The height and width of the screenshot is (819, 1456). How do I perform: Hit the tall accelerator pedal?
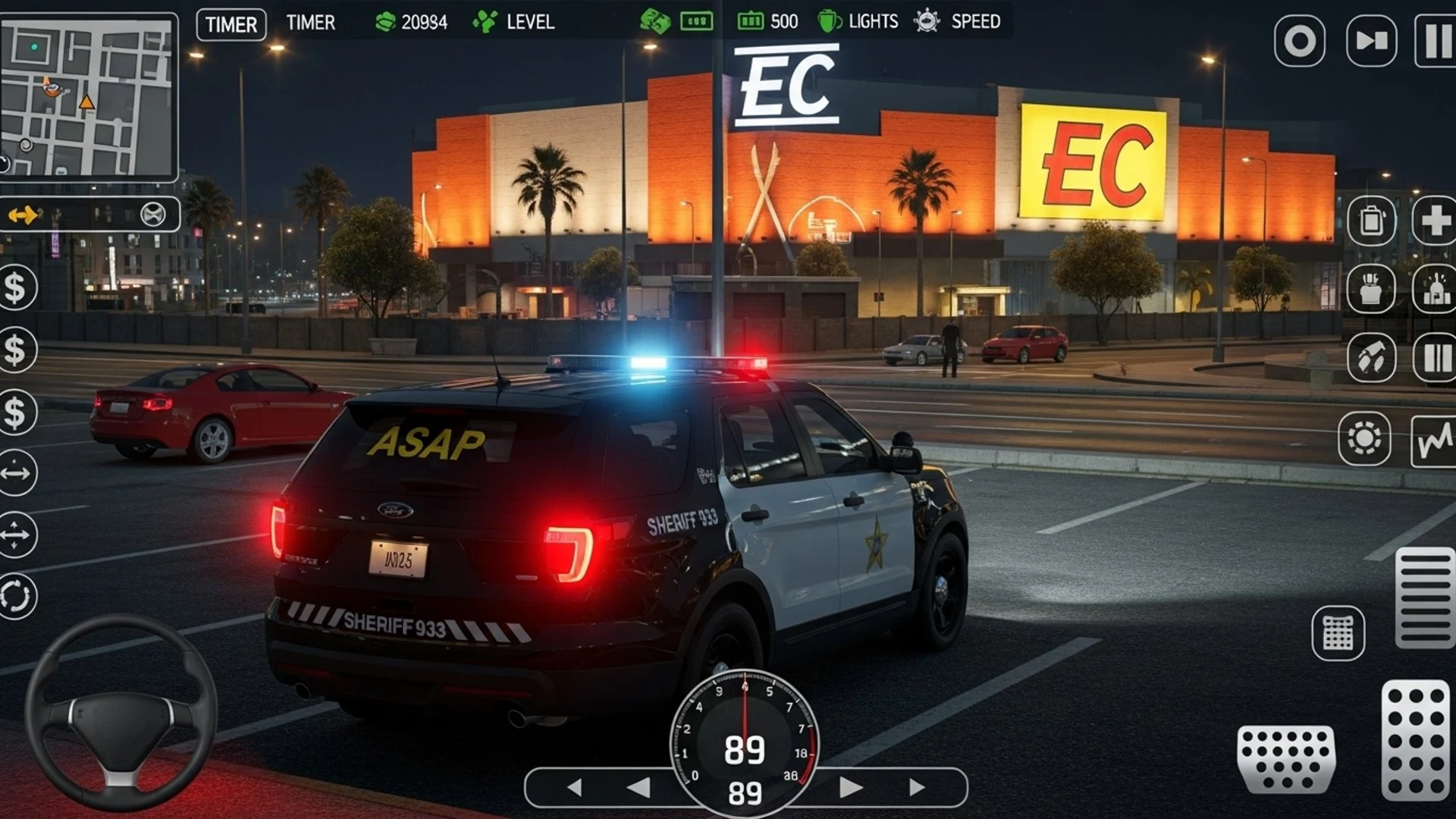1415,740
